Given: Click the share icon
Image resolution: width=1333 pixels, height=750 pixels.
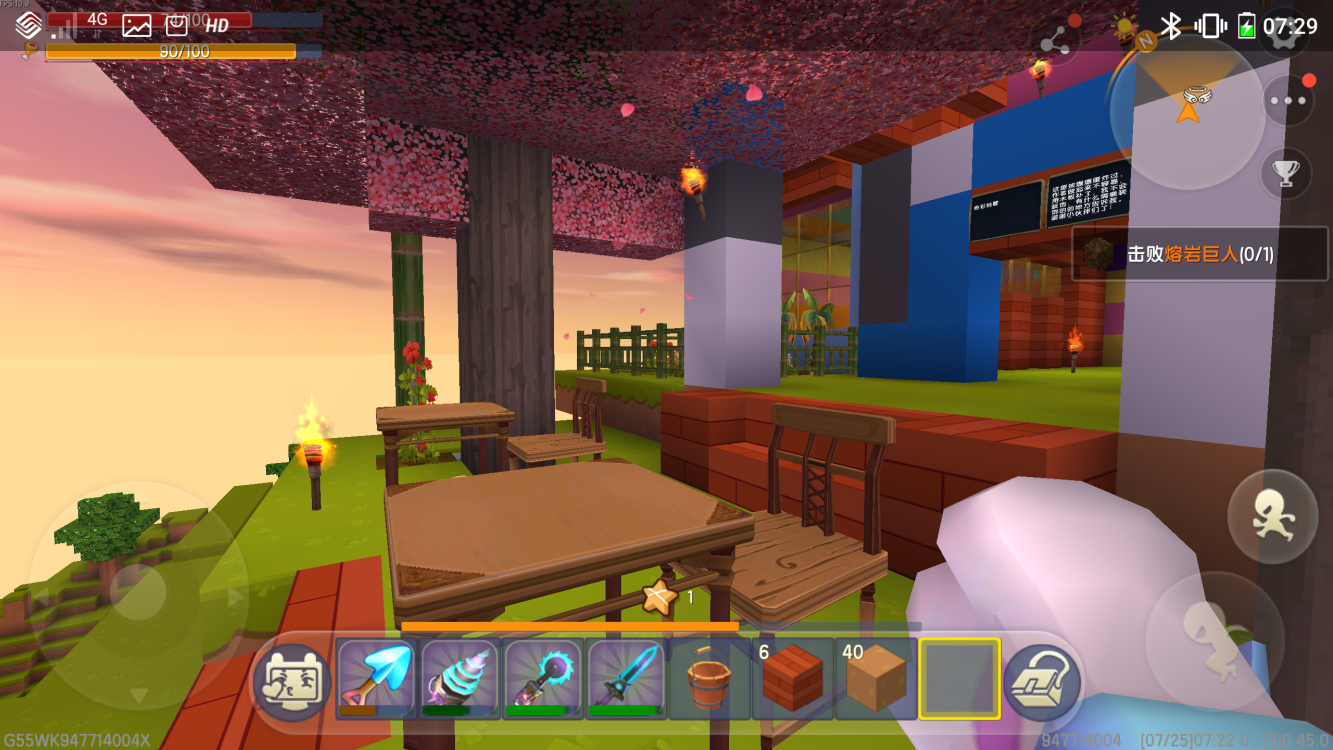Looking at the screenshot, I should coord(1054,42).
